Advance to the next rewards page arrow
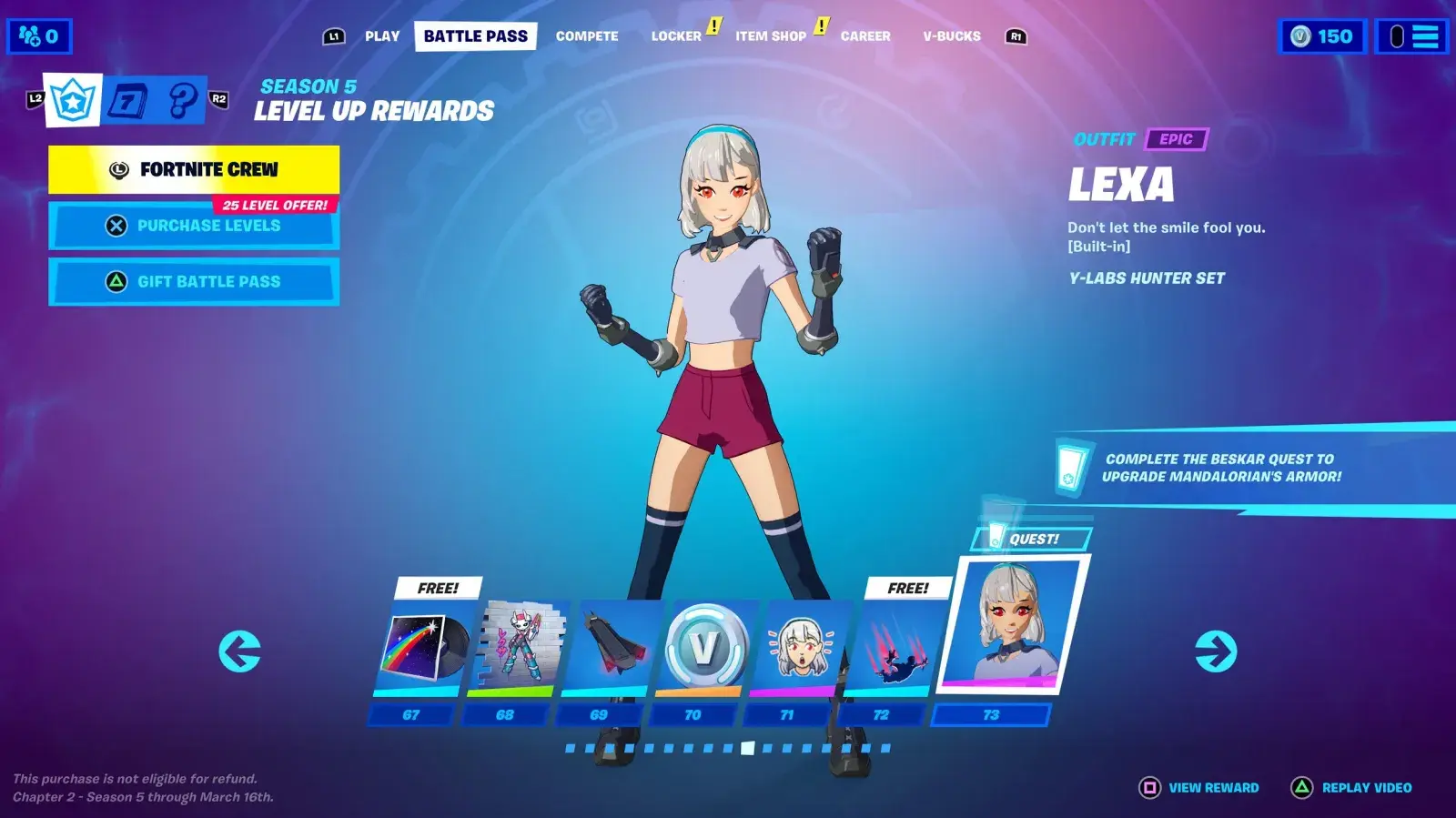The width and height of the screenshot is (1456, 818). (x=1216, y=651)
